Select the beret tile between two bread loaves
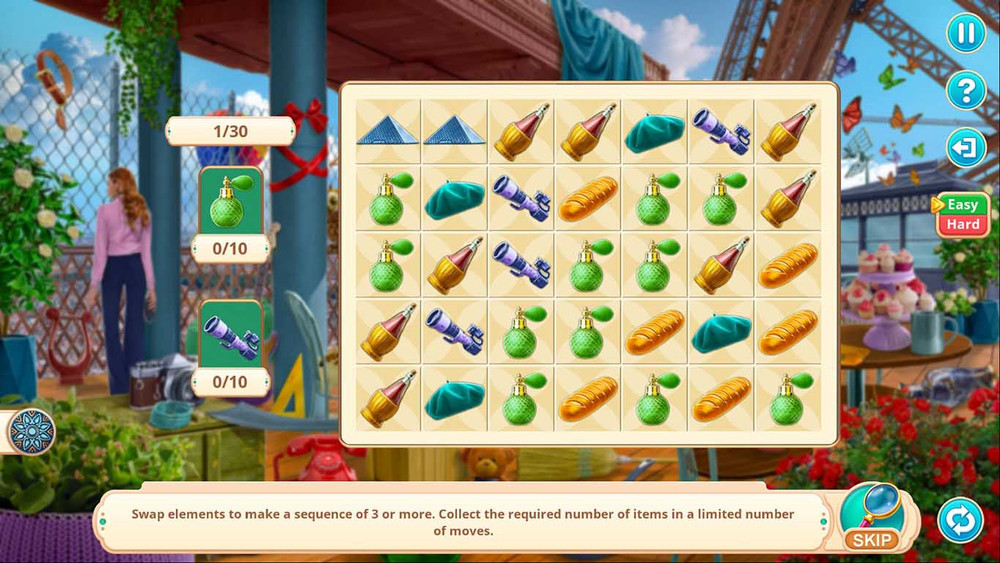Viewport: 1000px width, 563px height. tap(722, 332)
